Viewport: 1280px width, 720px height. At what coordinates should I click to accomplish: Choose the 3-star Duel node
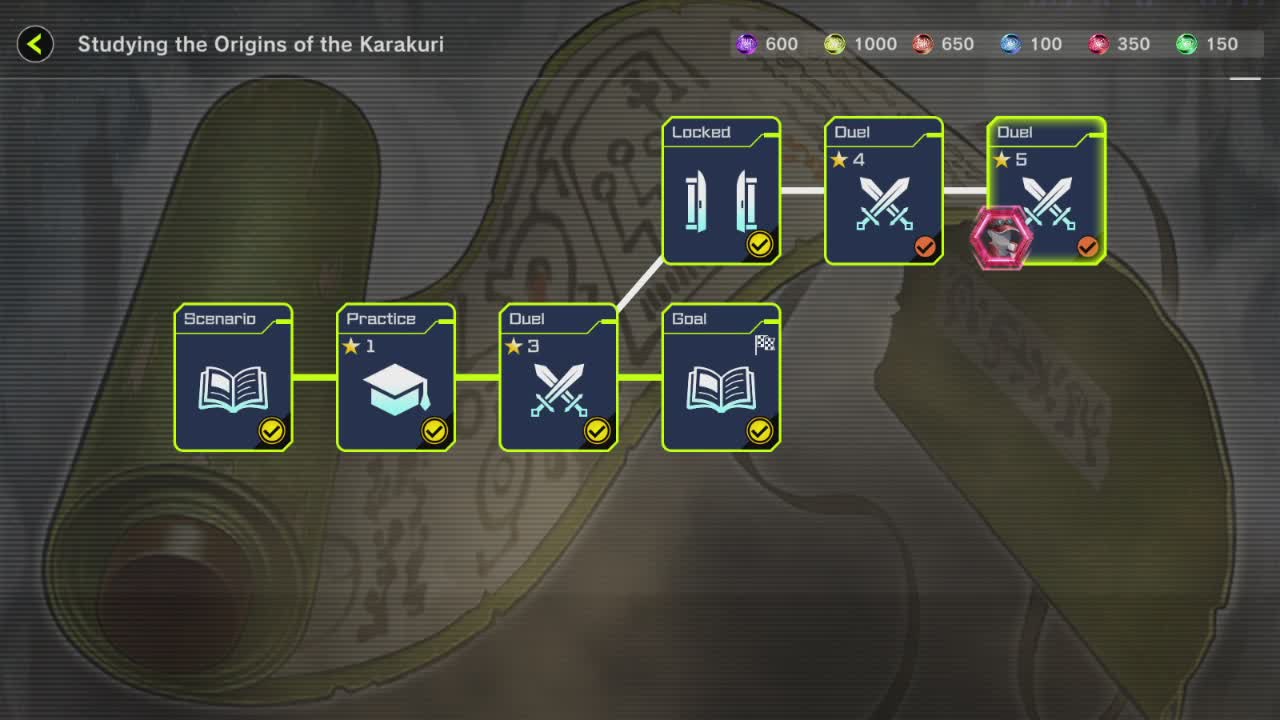click(559, 378)
